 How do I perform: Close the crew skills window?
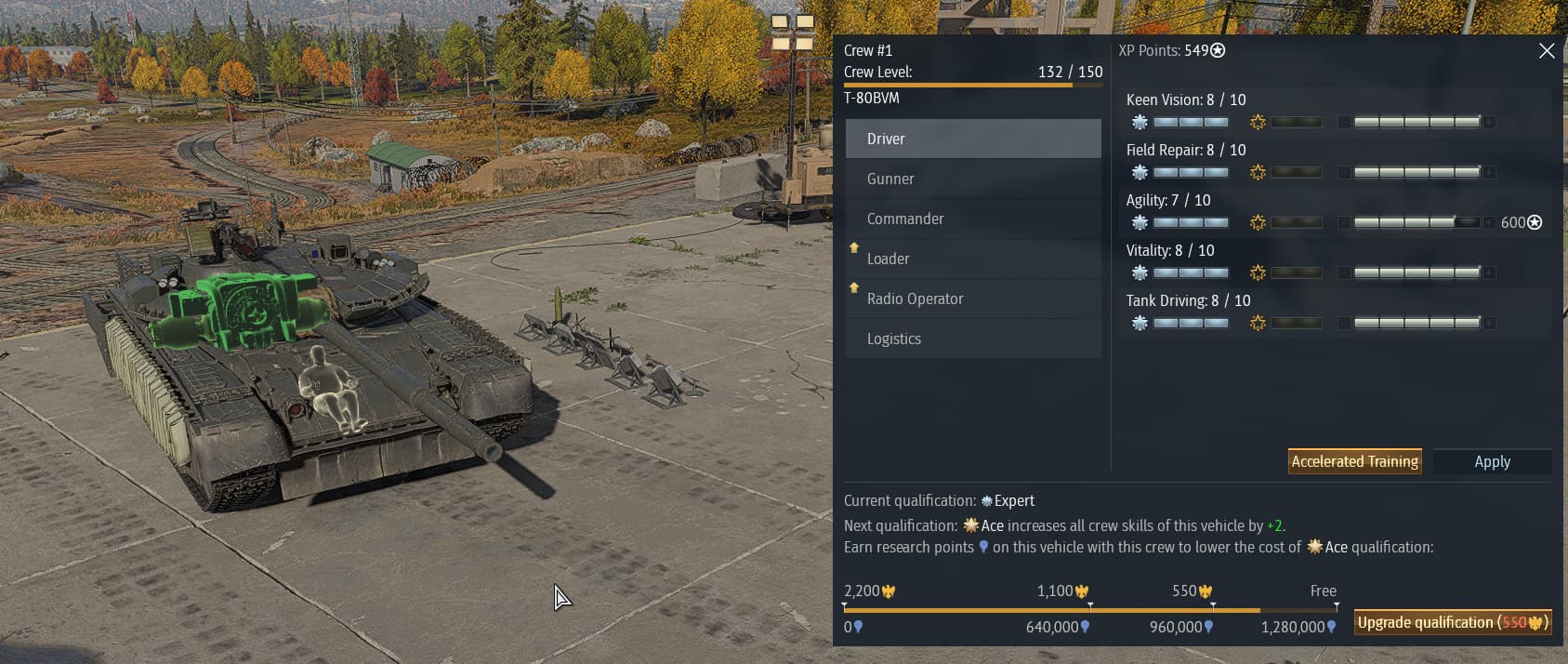coord(1547,51)
